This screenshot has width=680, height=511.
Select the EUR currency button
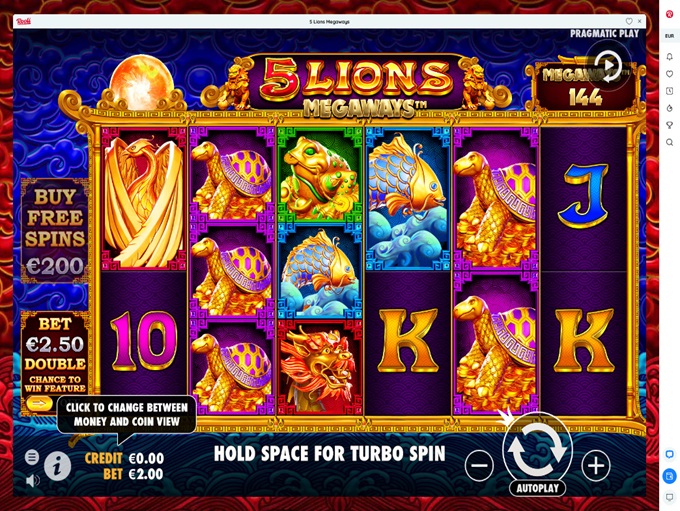pos(669,36)
